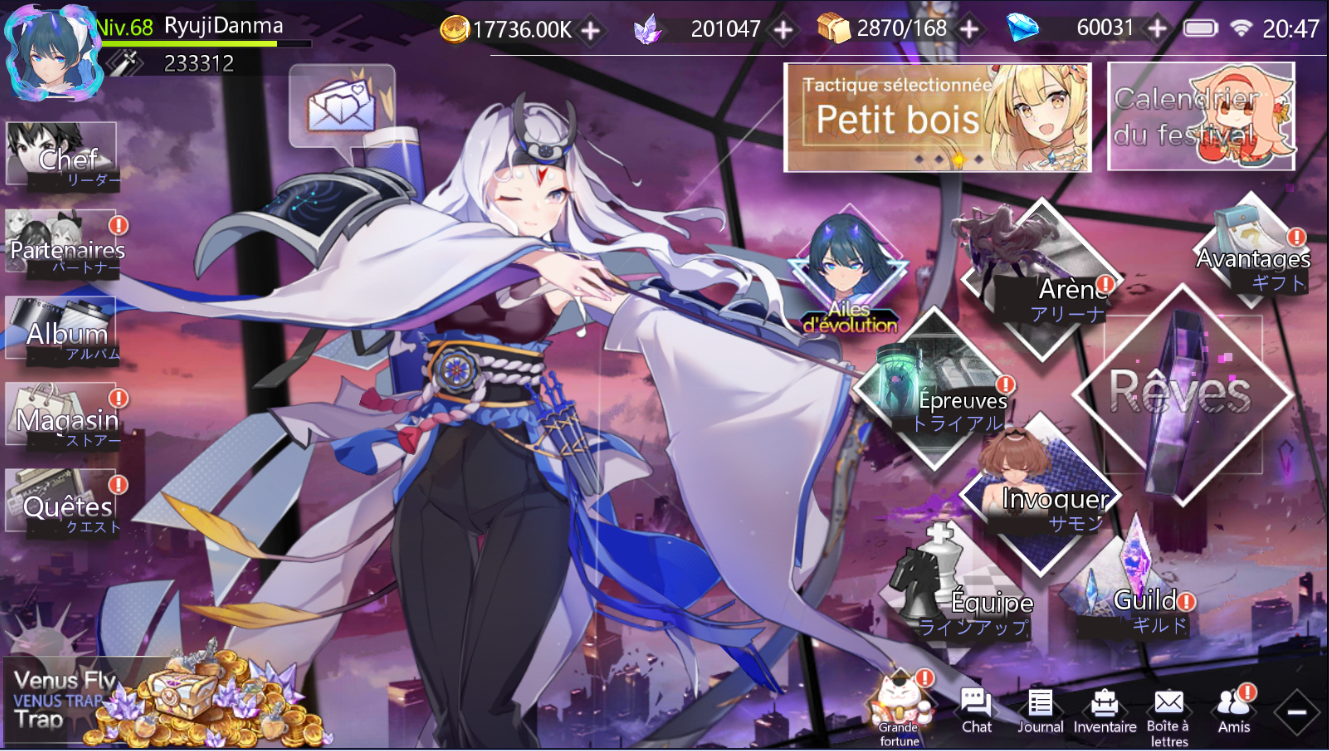Open the Invoquer summon screen

click(1040, 494)
